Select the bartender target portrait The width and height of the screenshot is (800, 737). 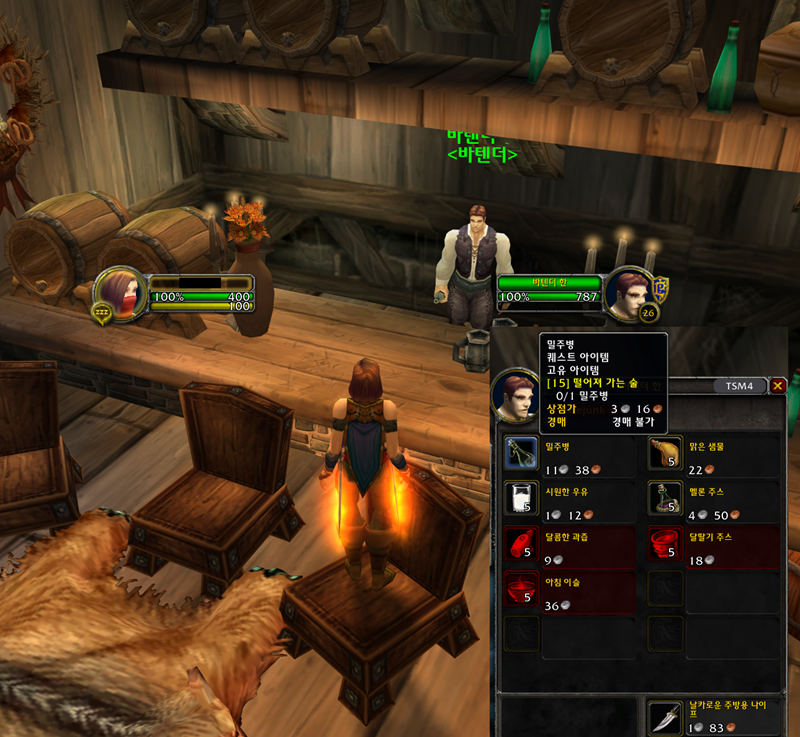point(629,294)
